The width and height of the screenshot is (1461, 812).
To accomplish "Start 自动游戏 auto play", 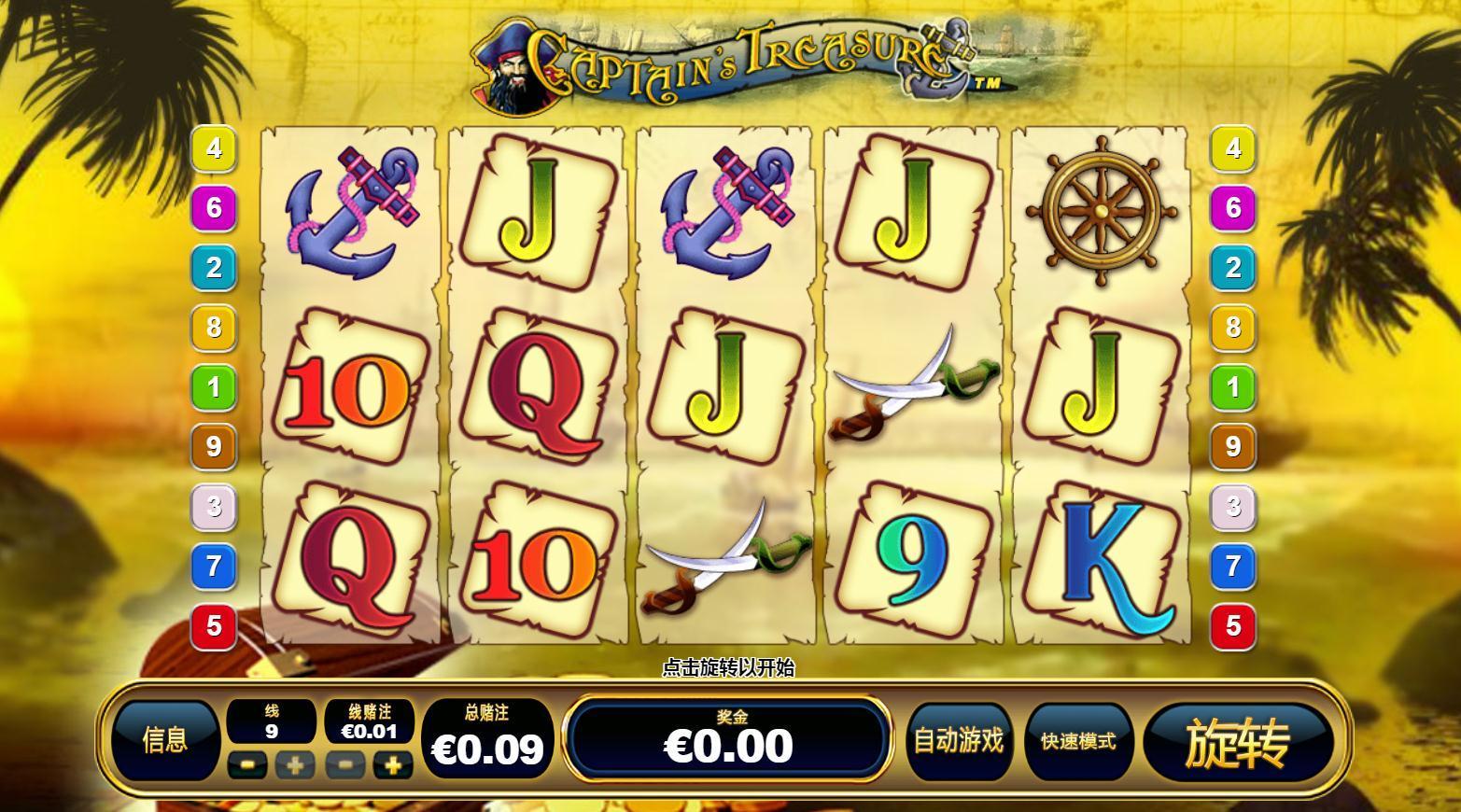I will [958, 741].
